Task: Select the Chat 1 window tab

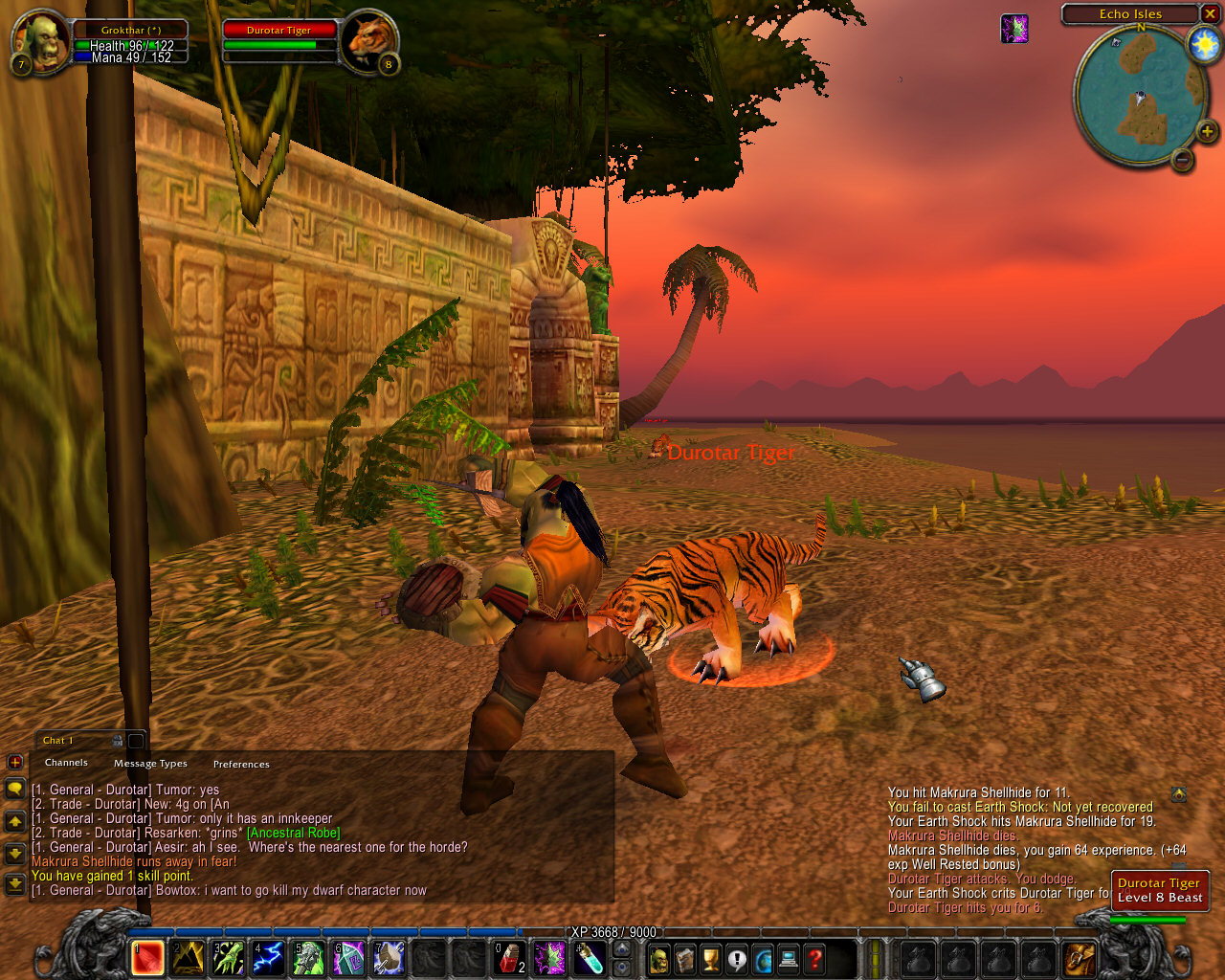Action: click(59, 740)
